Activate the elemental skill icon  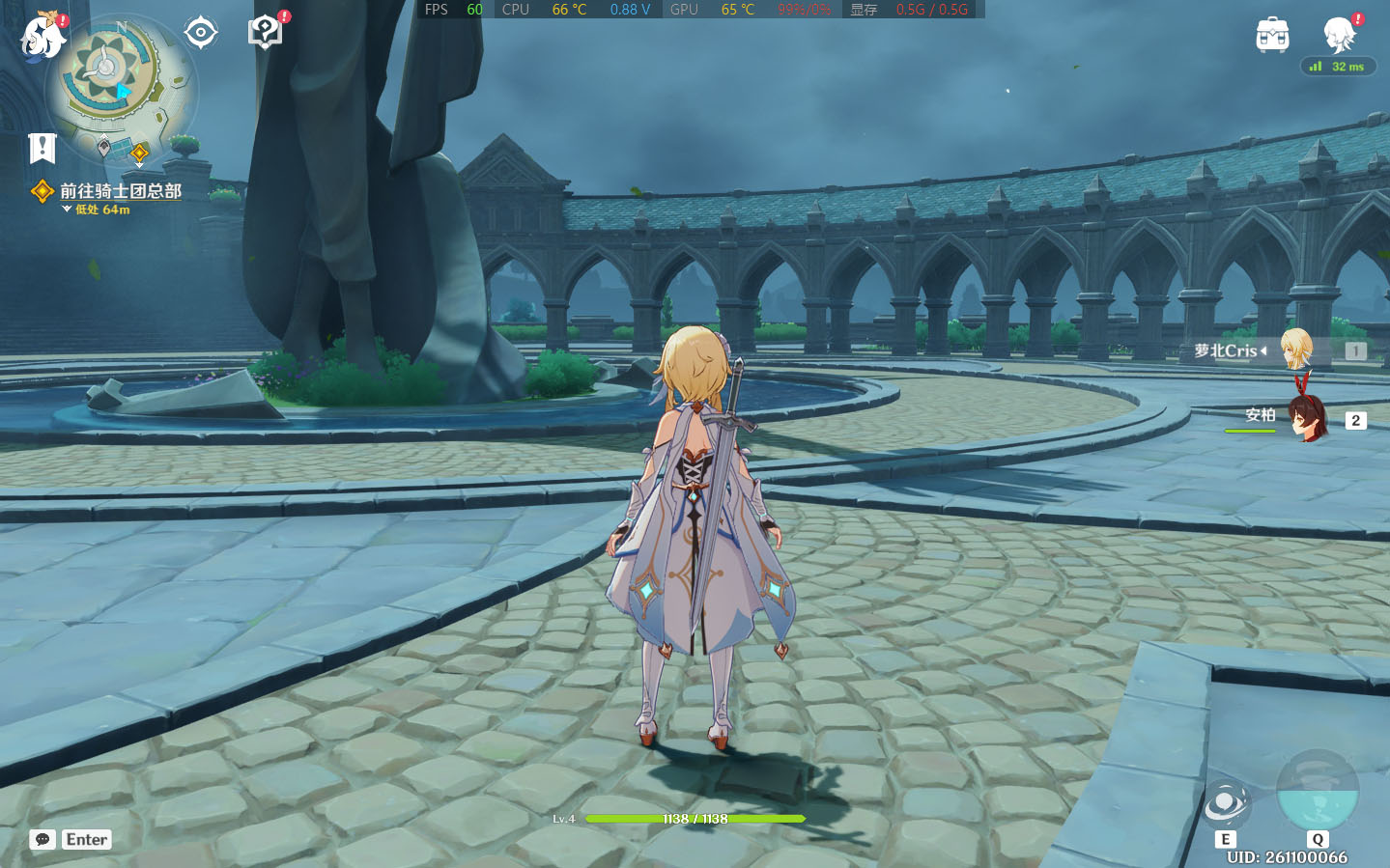1226,803
